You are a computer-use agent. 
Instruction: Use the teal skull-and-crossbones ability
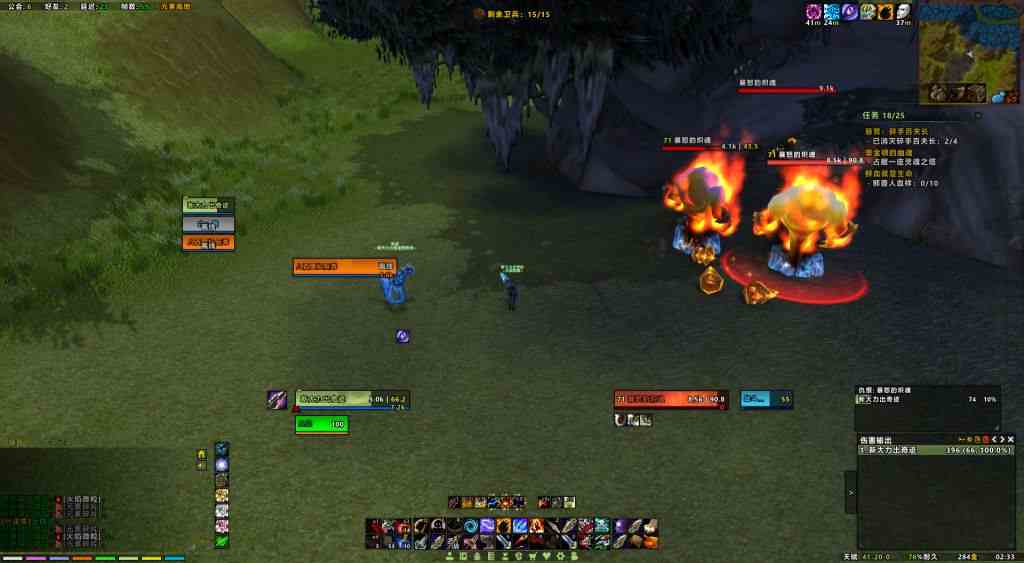pyautogui.click(x=602, y=526)
